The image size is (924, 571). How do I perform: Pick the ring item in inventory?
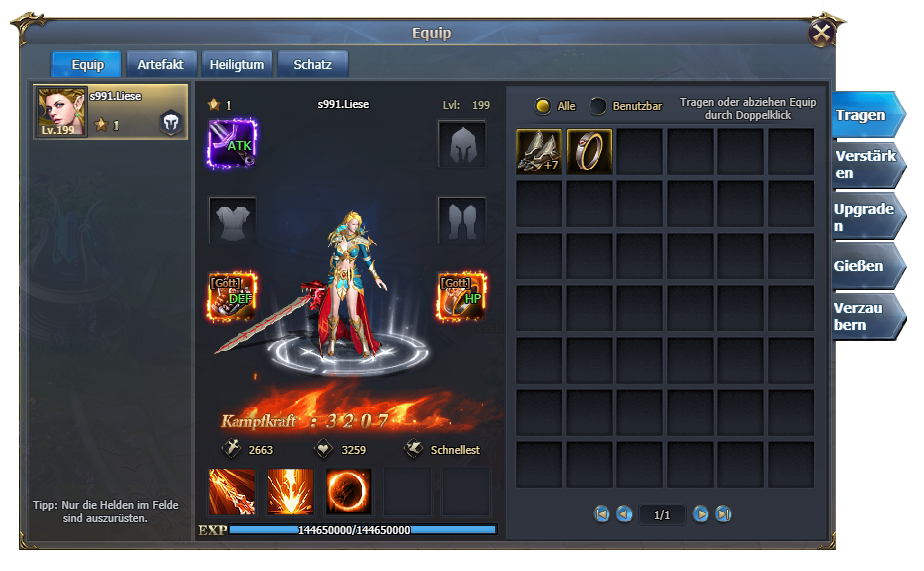click(589, 151)
